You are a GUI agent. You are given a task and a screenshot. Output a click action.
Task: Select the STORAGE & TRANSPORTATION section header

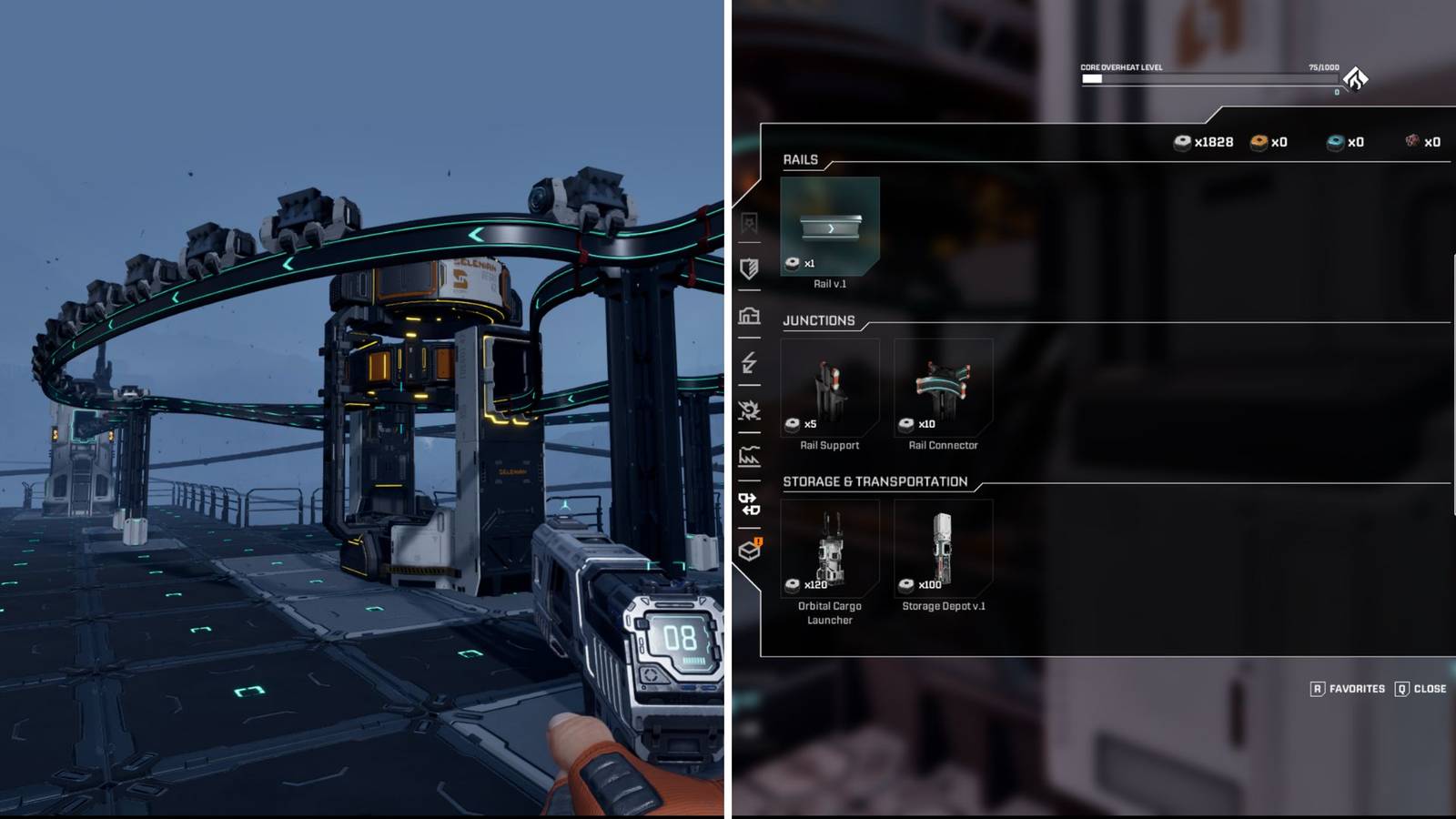point(877,482)
